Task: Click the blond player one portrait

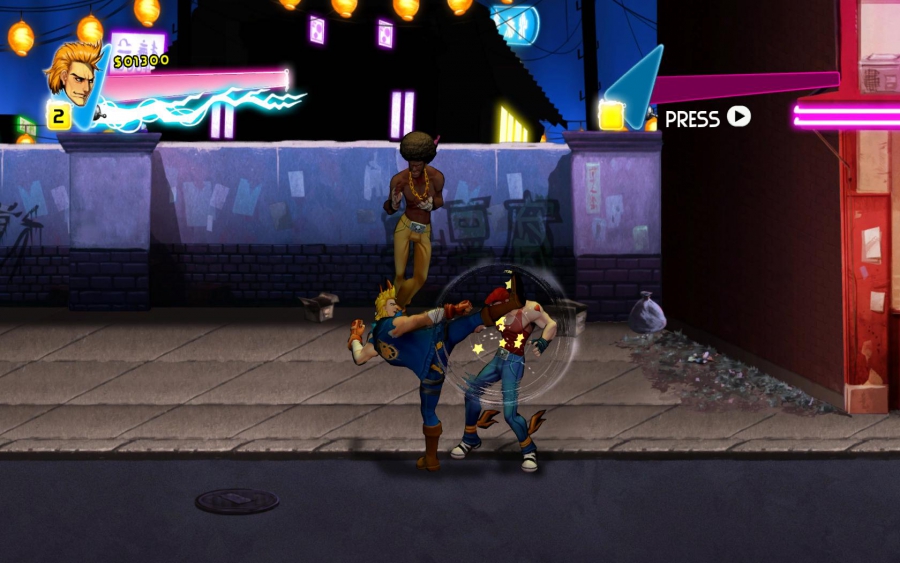Action: coord(72,71)
